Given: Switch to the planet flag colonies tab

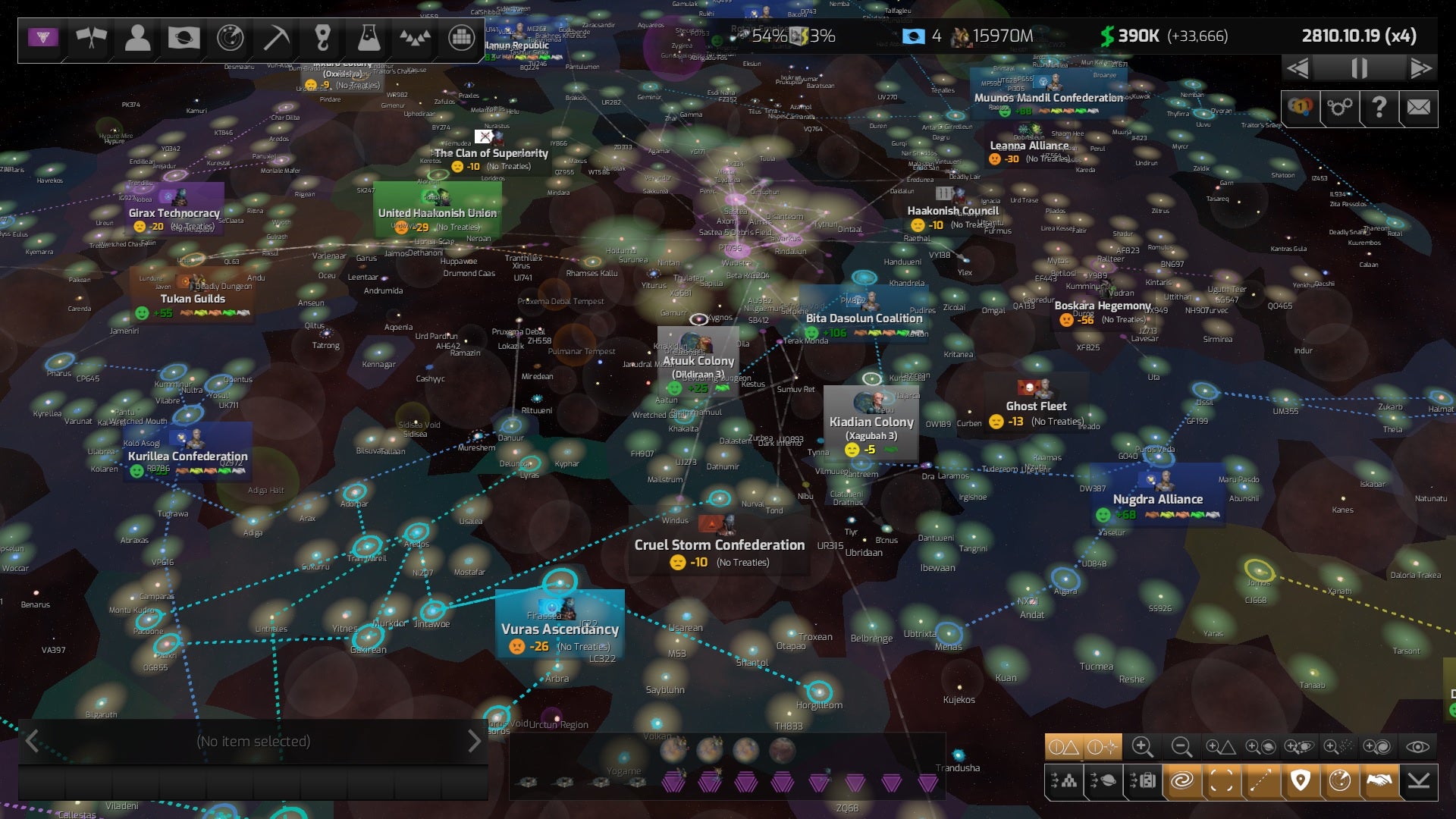Looking at the screenshot, I should pos(184,37).
